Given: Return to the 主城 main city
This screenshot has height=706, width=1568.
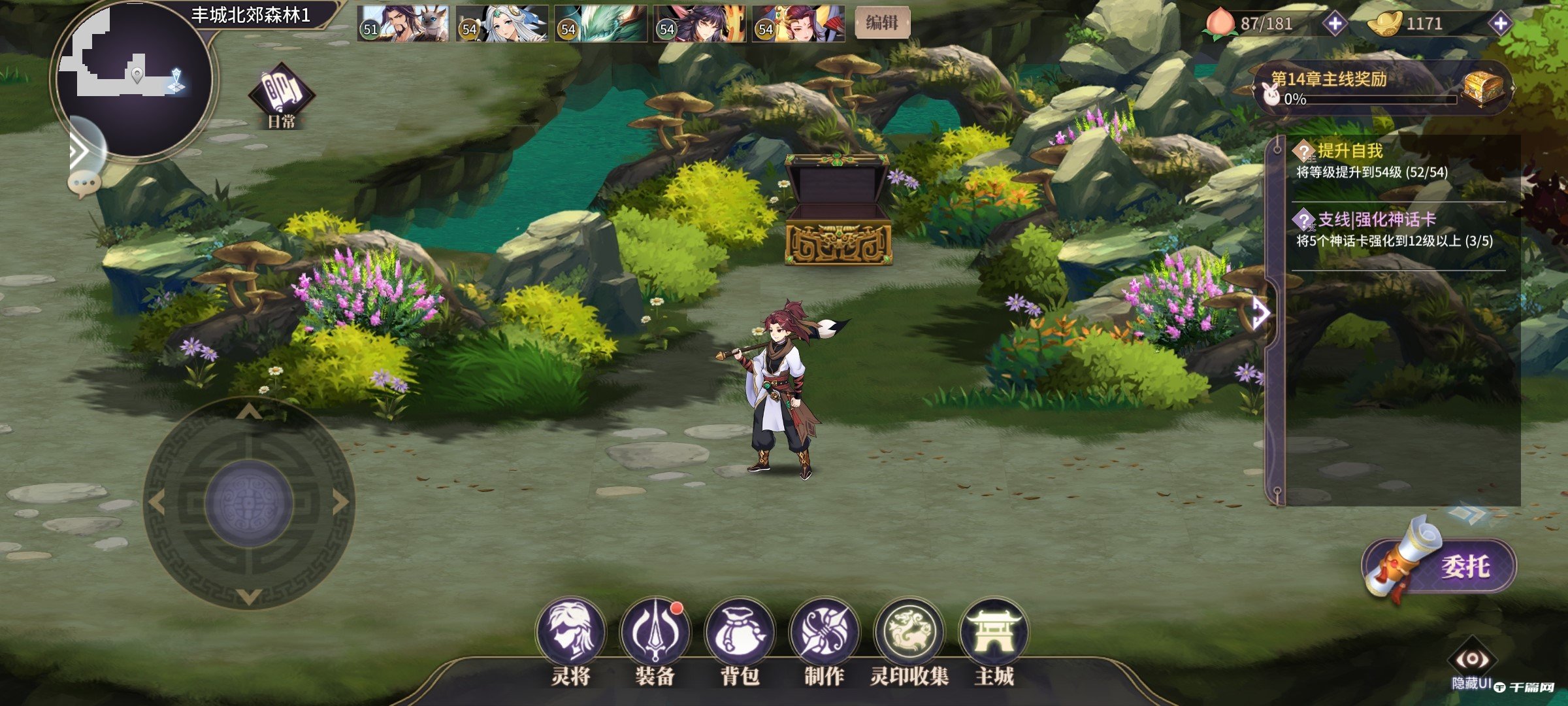Looking at the screenshot, I should tap(993, 632).
